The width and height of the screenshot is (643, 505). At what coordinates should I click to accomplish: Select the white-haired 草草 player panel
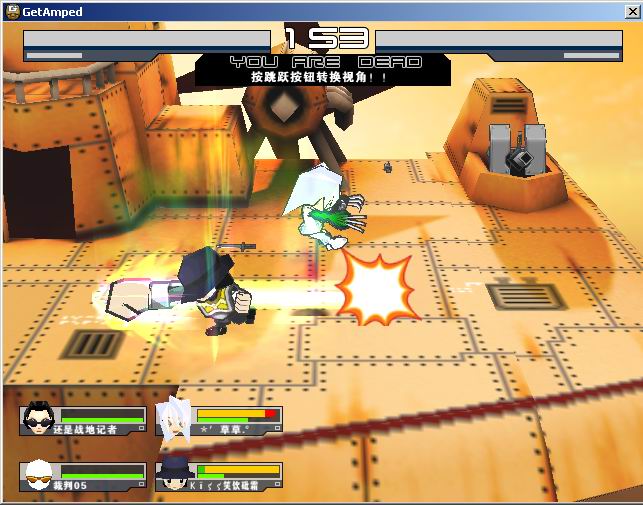218,421
